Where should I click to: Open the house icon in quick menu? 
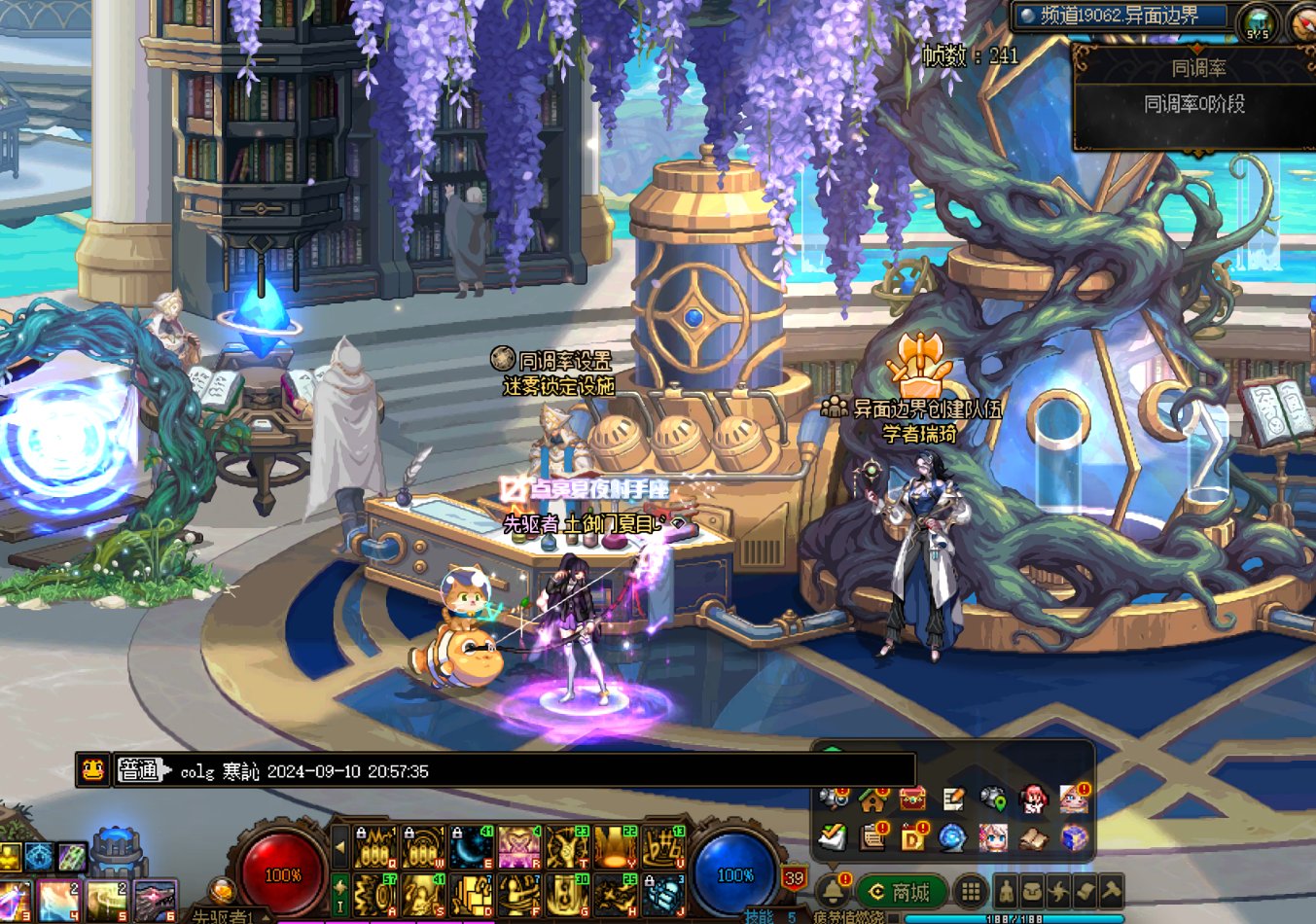(x=872, y=800)
